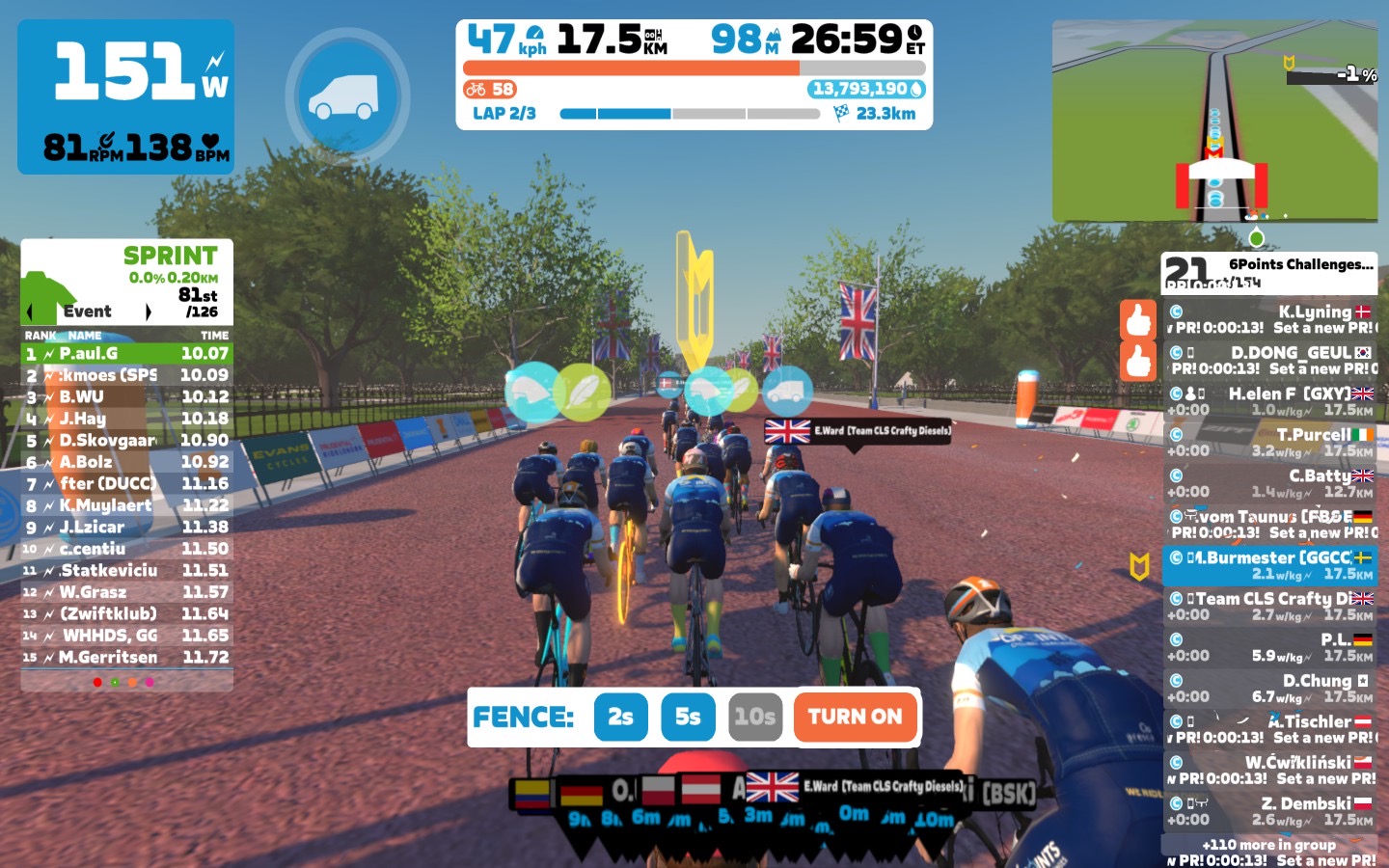This screenshot has width=1389, height=868.
Task: Give a thumbs up to D.DONG_GEUL
Action: pos(1138,362)
